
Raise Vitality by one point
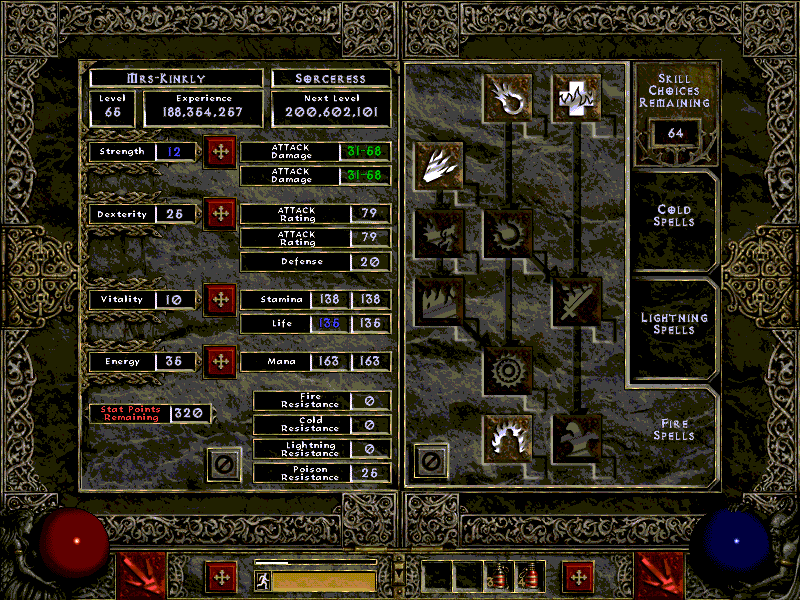[220, 300]
